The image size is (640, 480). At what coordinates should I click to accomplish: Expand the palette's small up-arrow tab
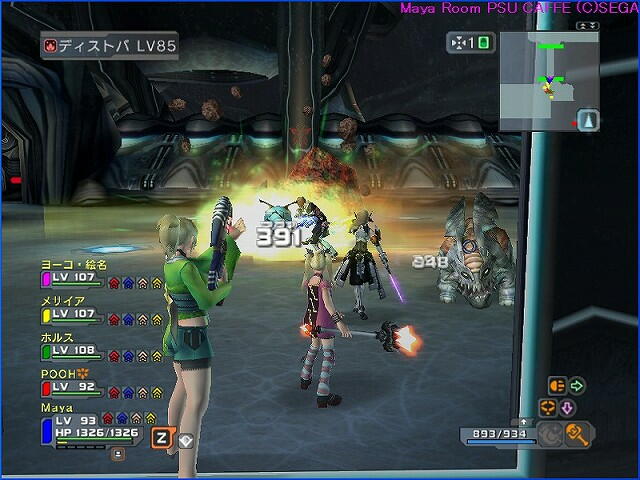point(524,422)
